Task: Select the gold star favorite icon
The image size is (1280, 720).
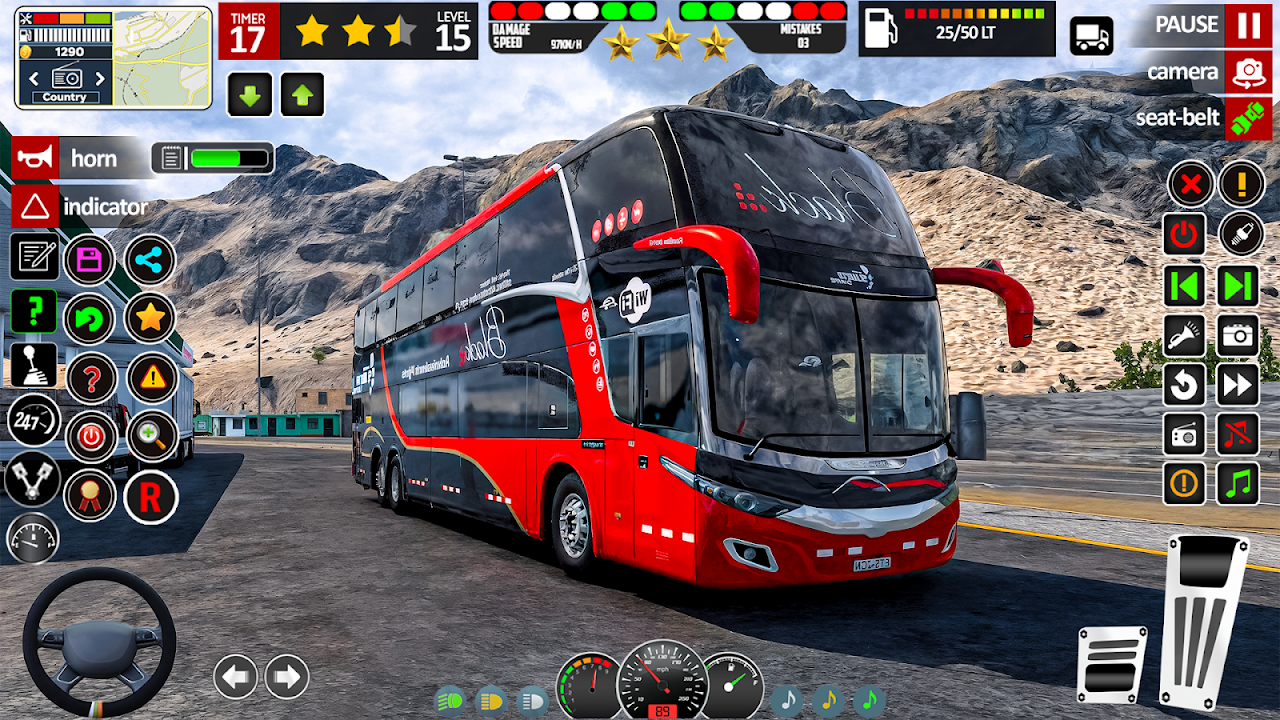Action: [150, 318]
